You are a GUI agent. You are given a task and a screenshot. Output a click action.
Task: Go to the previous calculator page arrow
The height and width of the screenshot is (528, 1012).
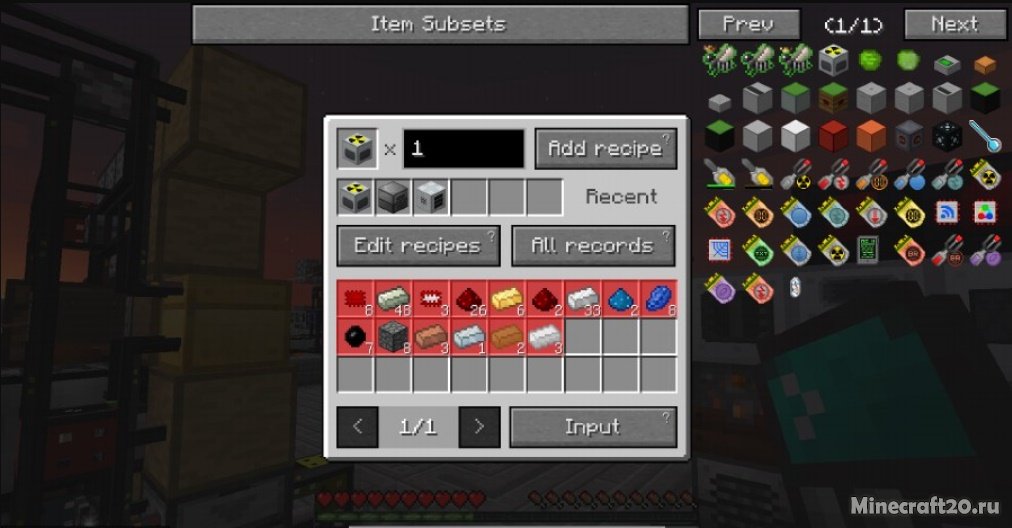(357, 427)
